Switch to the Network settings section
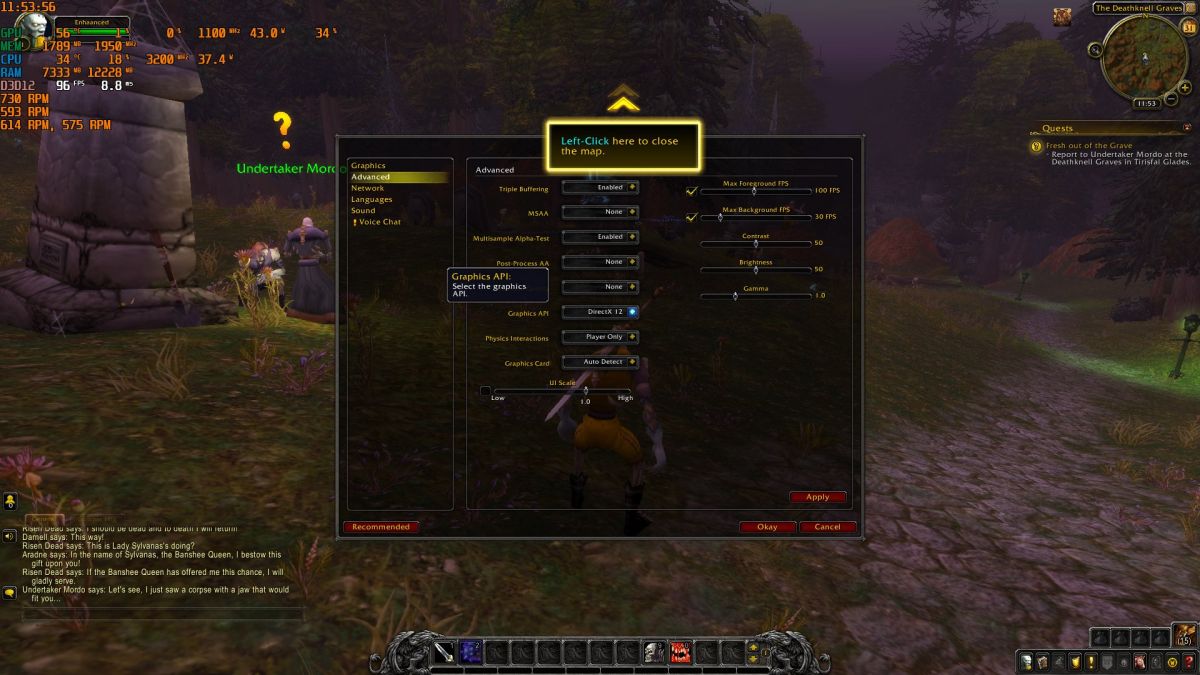 click(x=367, y=188)
